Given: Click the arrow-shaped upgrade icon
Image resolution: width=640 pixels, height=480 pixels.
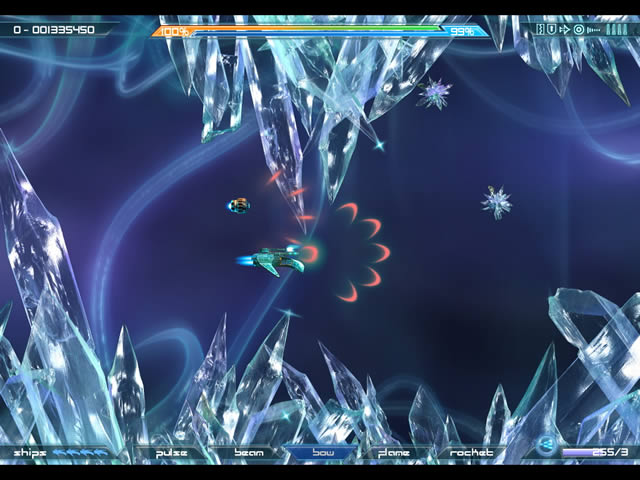Looking at the screenshot, I should click(x=565, y=30).
